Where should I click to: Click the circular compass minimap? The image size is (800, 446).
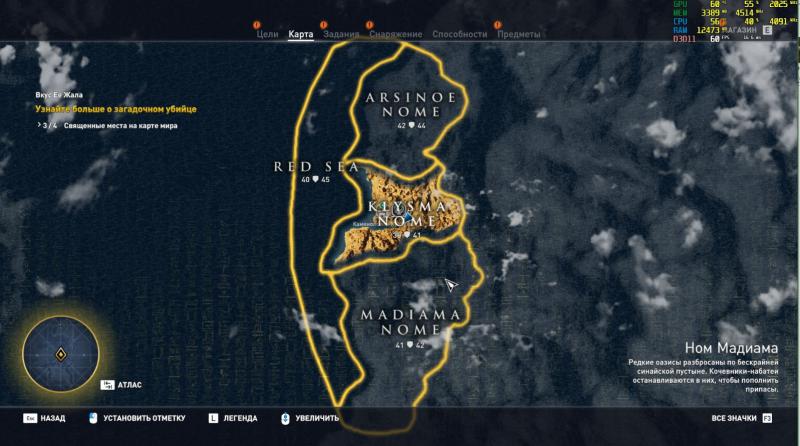(60, 354)
